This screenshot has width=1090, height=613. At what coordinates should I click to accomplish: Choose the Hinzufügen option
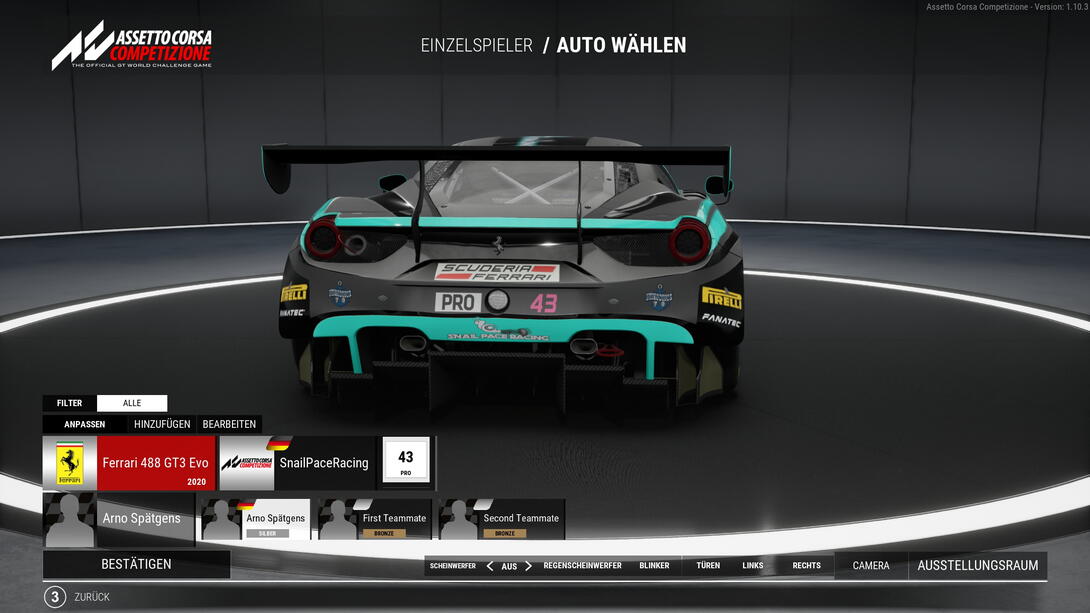click(x=162, y=424)
